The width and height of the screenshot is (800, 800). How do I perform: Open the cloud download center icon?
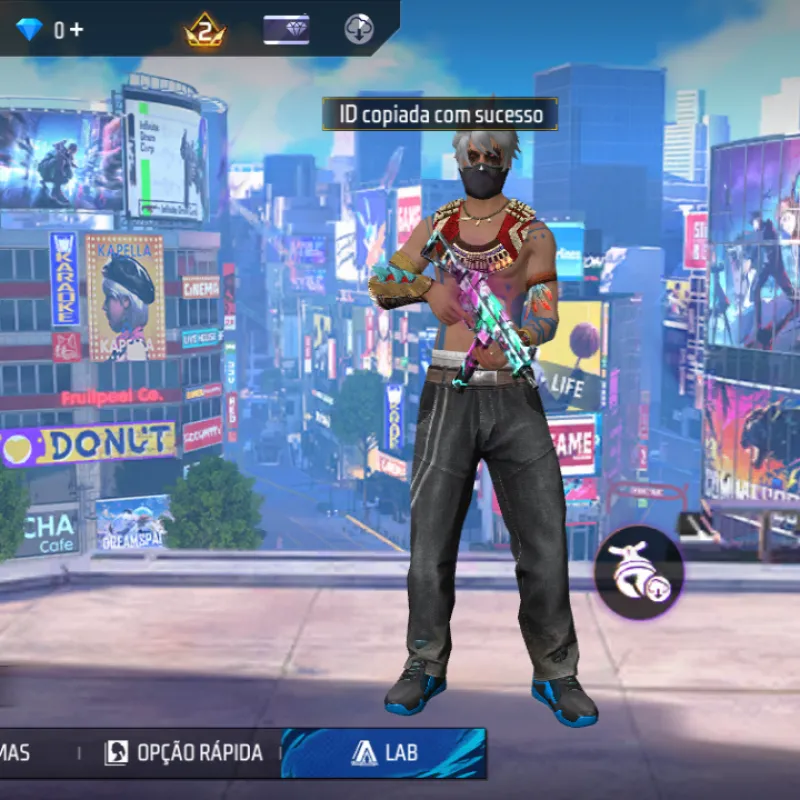359,29
